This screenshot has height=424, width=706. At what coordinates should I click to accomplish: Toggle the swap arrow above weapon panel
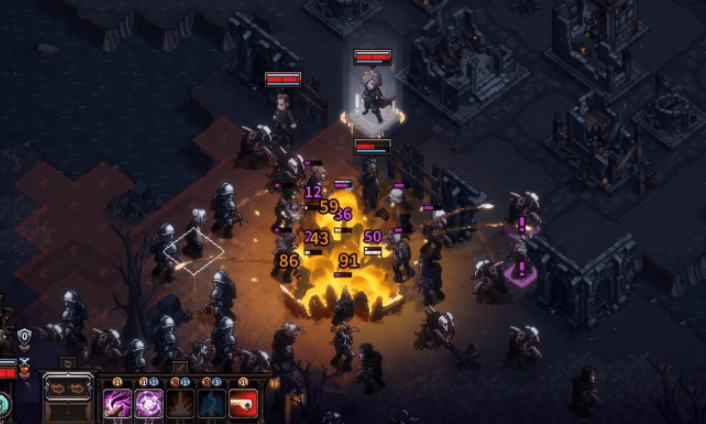coord(67,364)
